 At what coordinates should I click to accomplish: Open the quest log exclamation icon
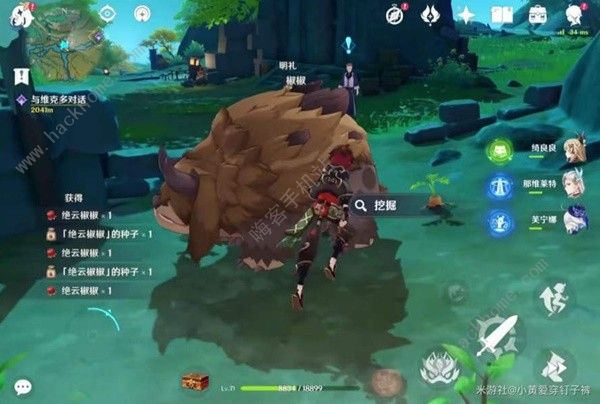click(21, 76)
